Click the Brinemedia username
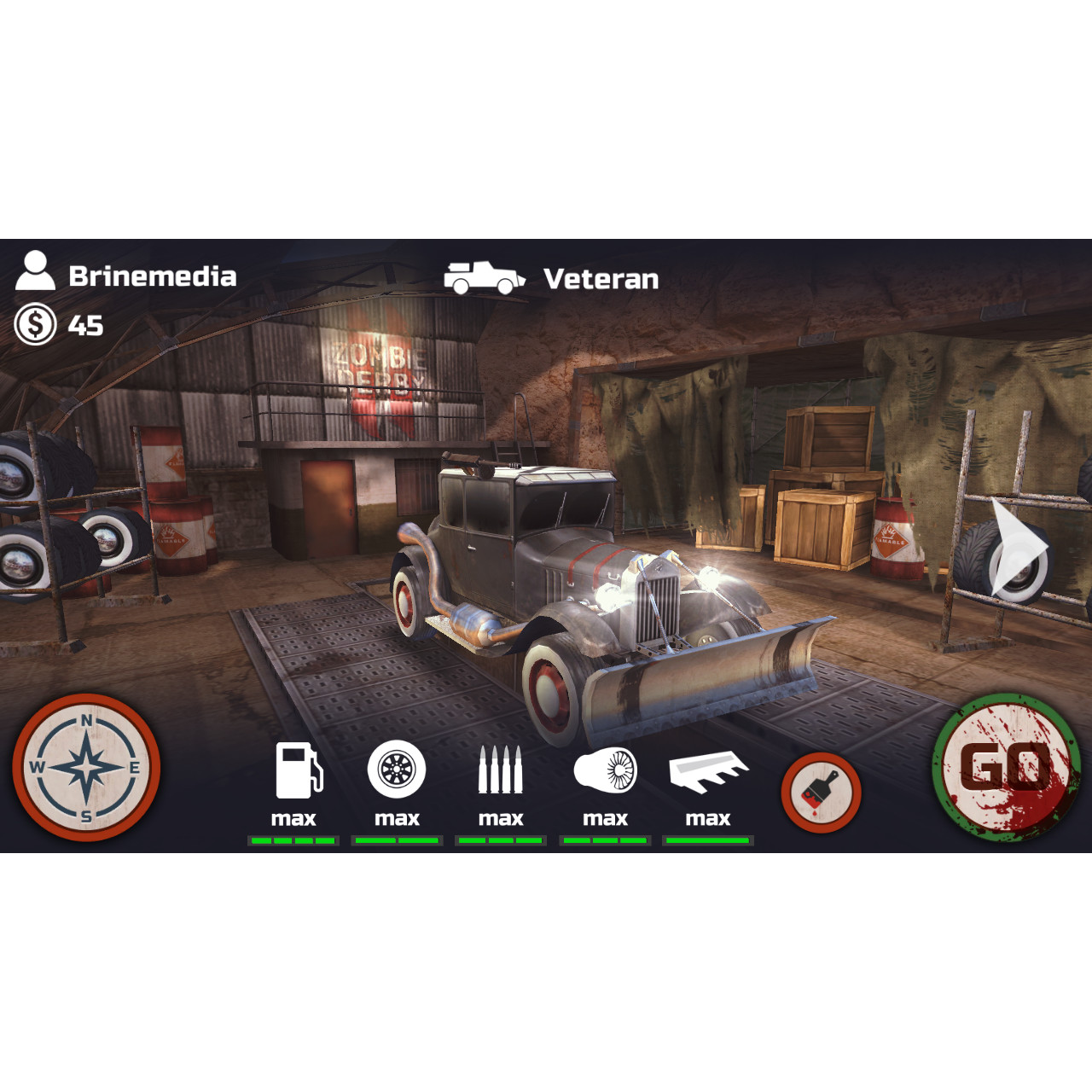 tap(152, 276)
